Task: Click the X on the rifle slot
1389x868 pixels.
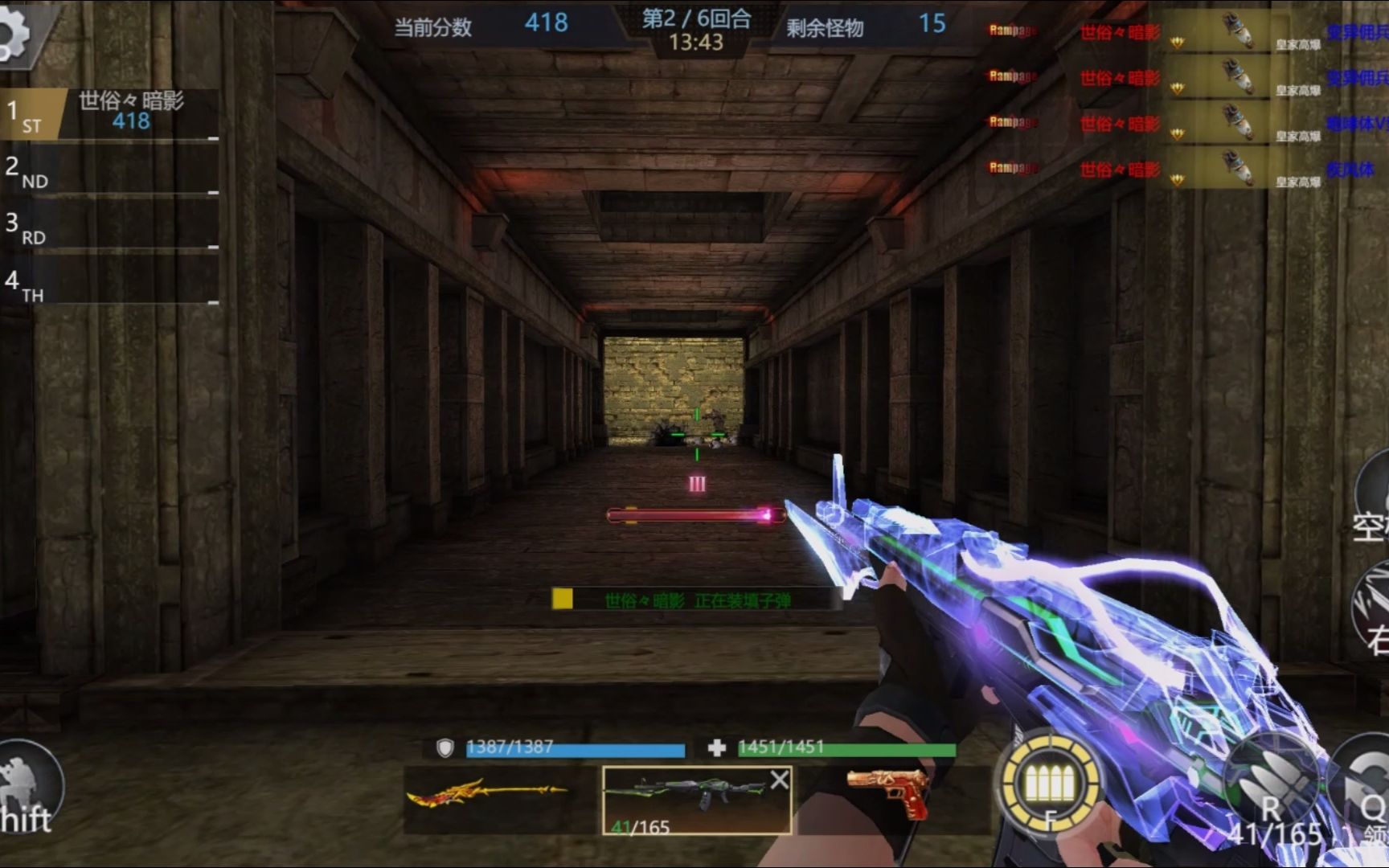Action: tap(779, 780)
